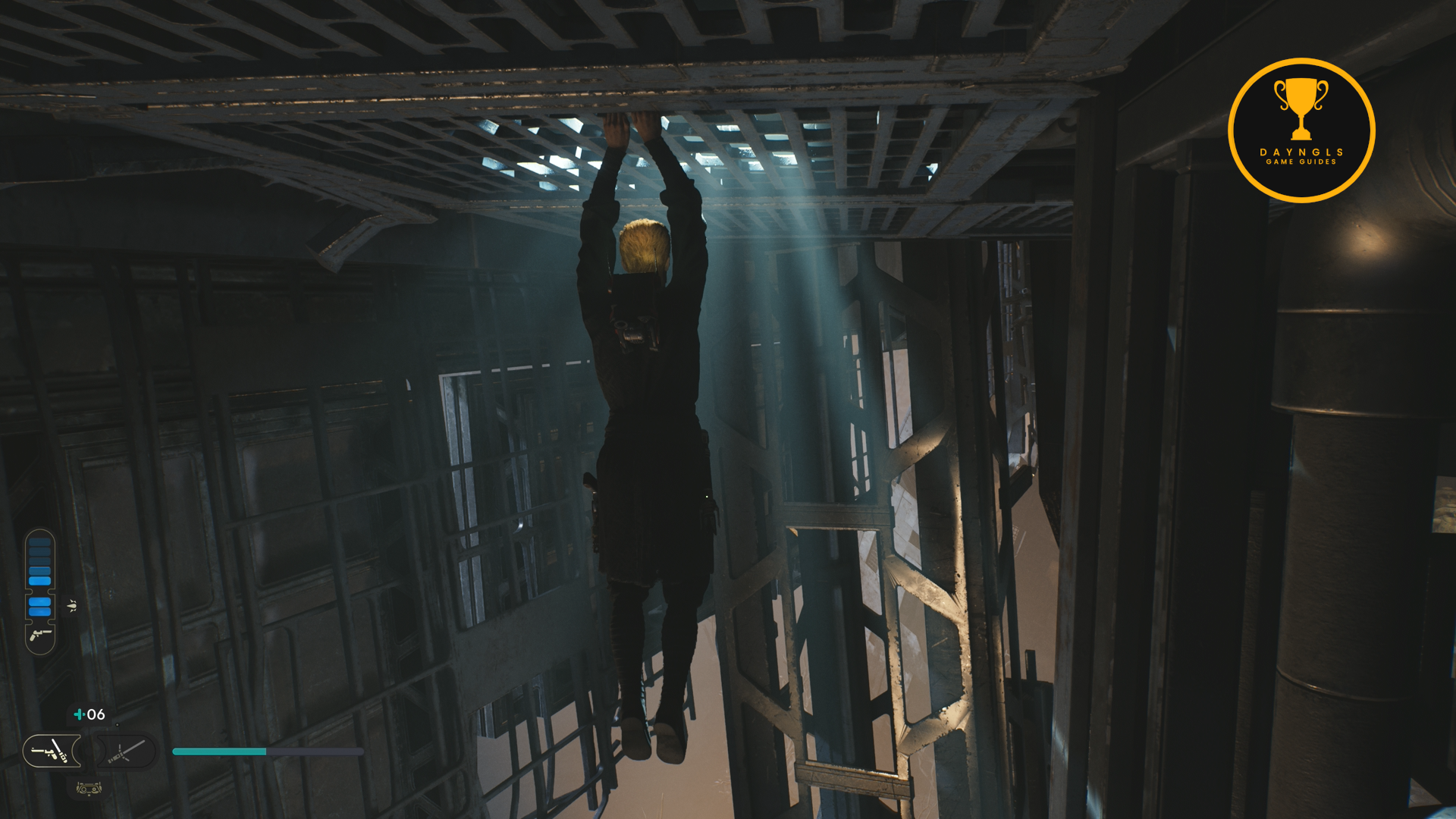Open the Dayngls Game Guides trophy logo
Viewport: 1456px width, 819px height.
(1301, 130)
